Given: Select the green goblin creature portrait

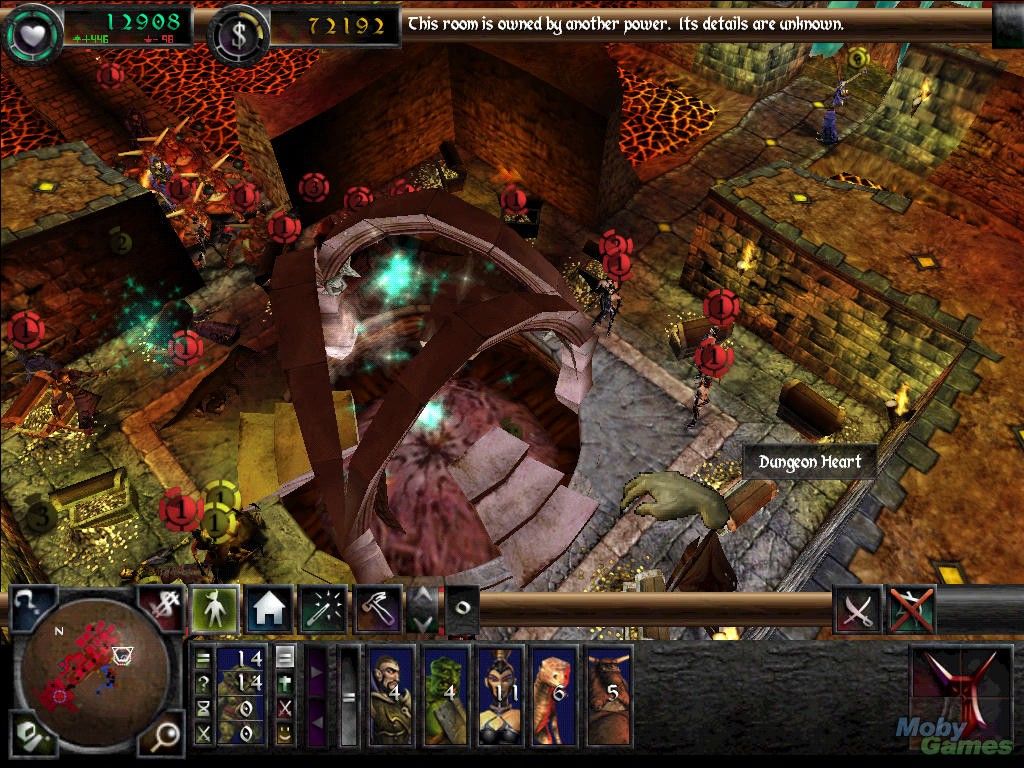Looking at the screenshot, I should 445,696.
